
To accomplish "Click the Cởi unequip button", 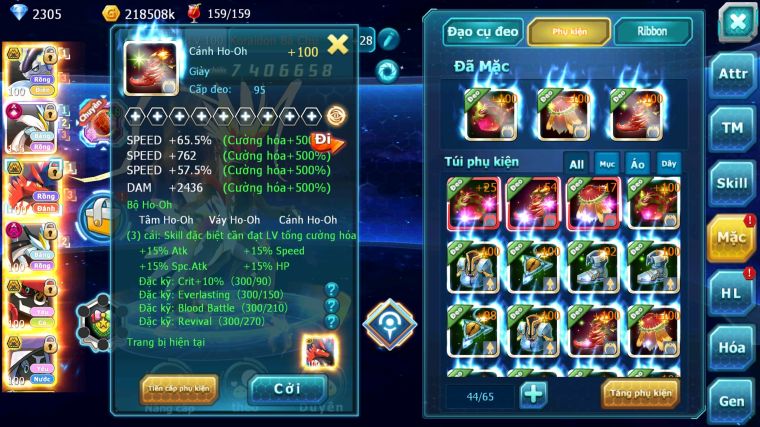I will [287, 389].
